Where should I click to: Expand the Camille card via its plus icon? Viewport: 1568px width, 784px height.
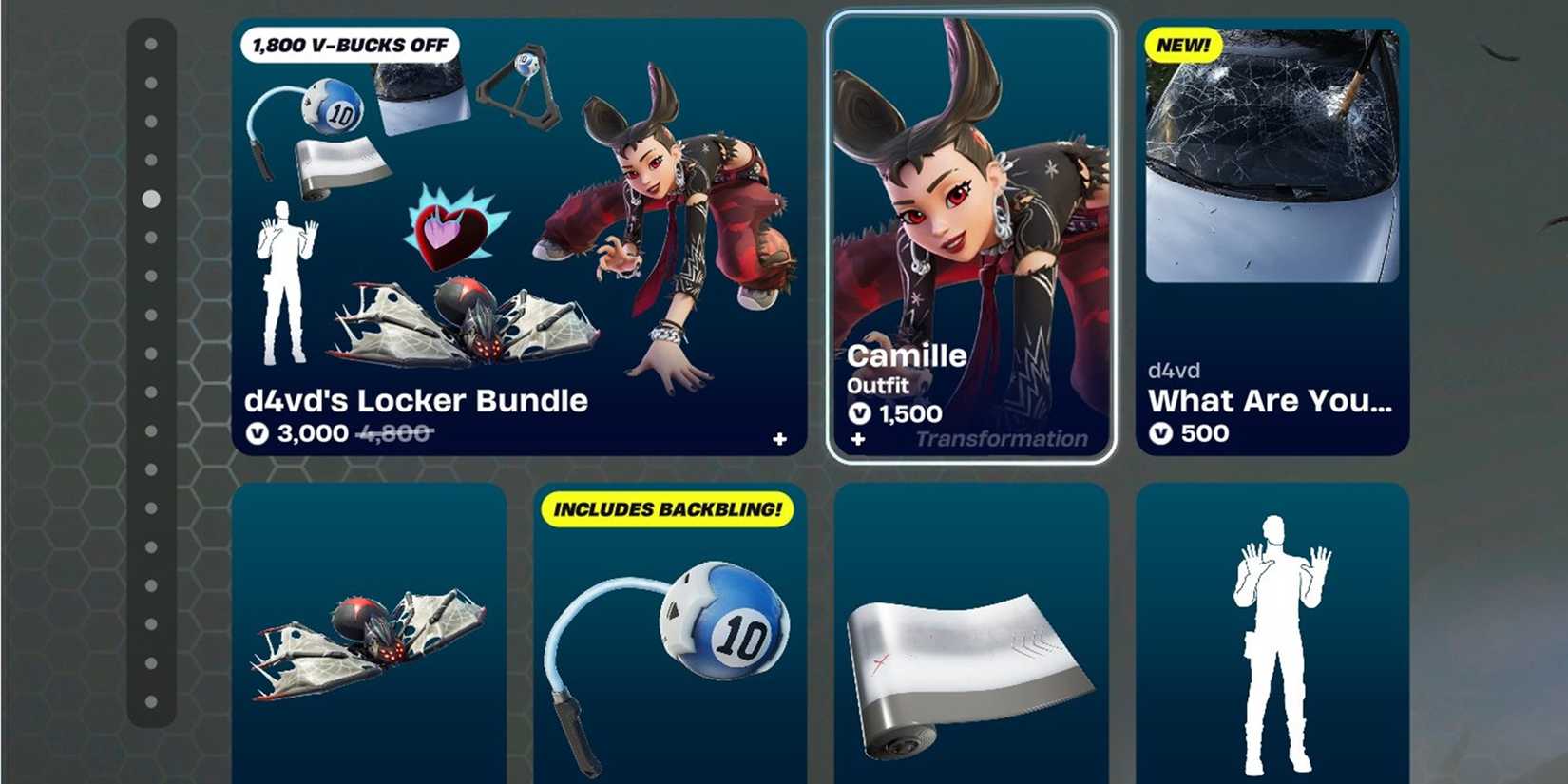click(858, 439)
